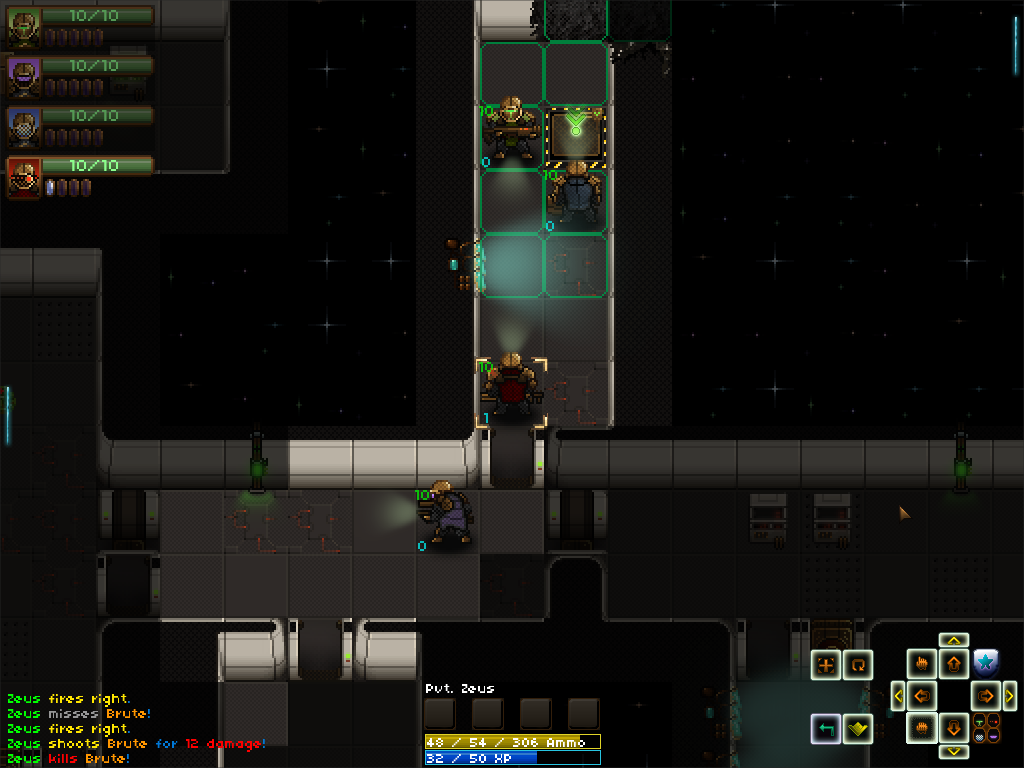Move the marine with the up arrow
Viewport: 1024px width, 768px height.
(x=954, y=663)
